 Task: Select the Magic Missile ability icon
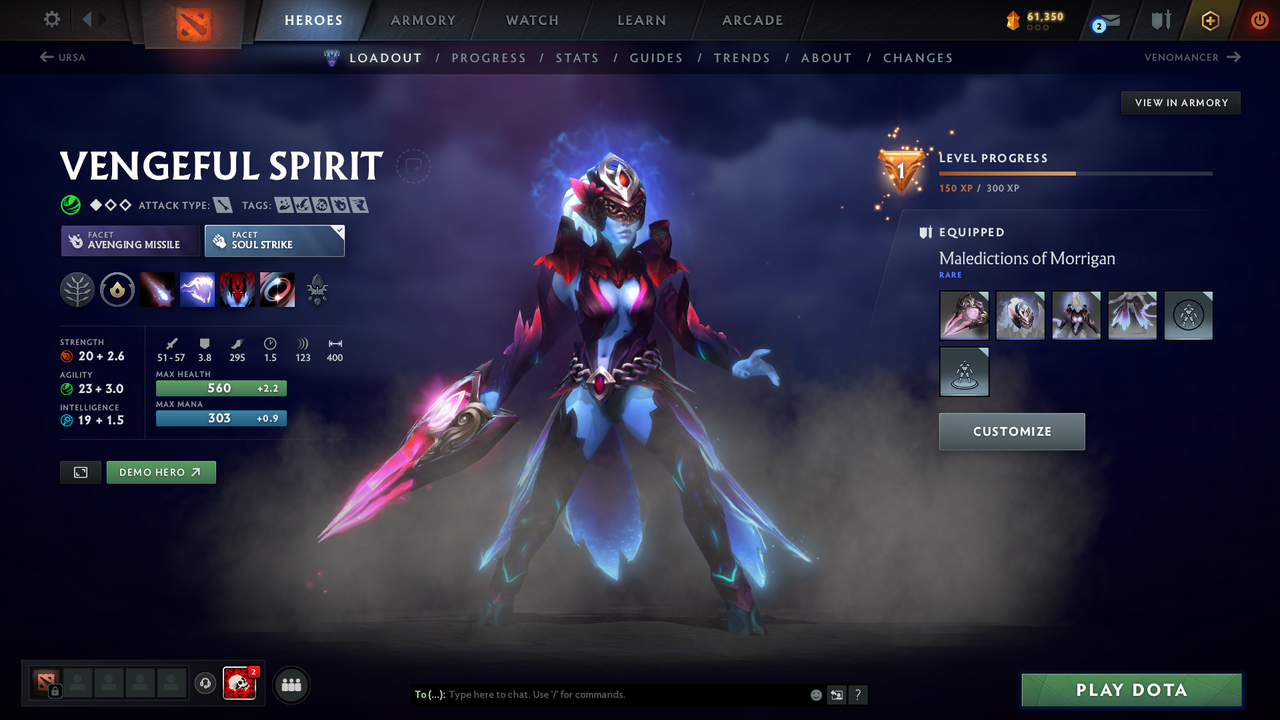tap(158, 290)
